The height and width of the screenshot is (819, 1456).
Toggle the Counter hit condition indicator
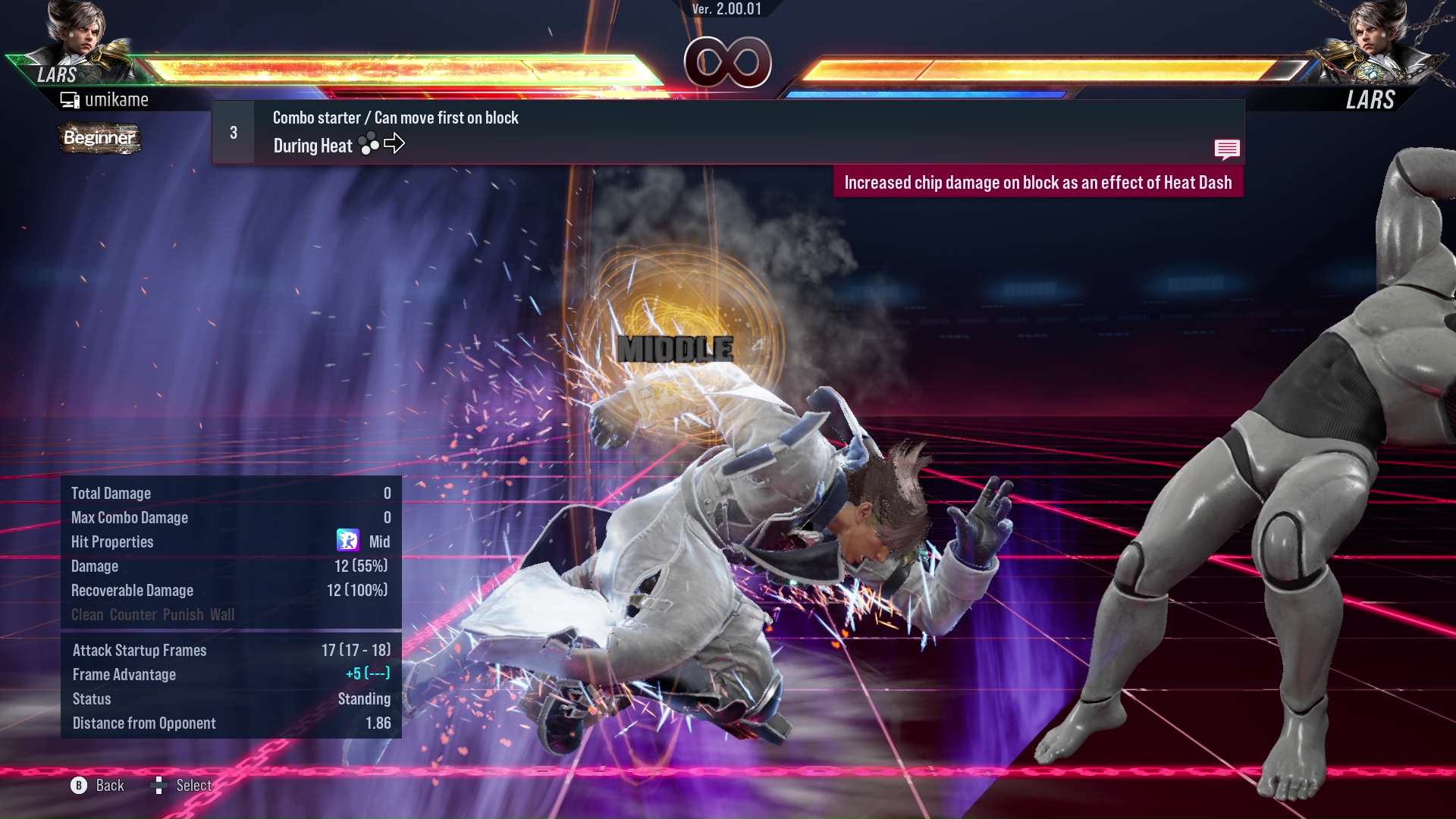pyautogui.click(x=134, y=615)
